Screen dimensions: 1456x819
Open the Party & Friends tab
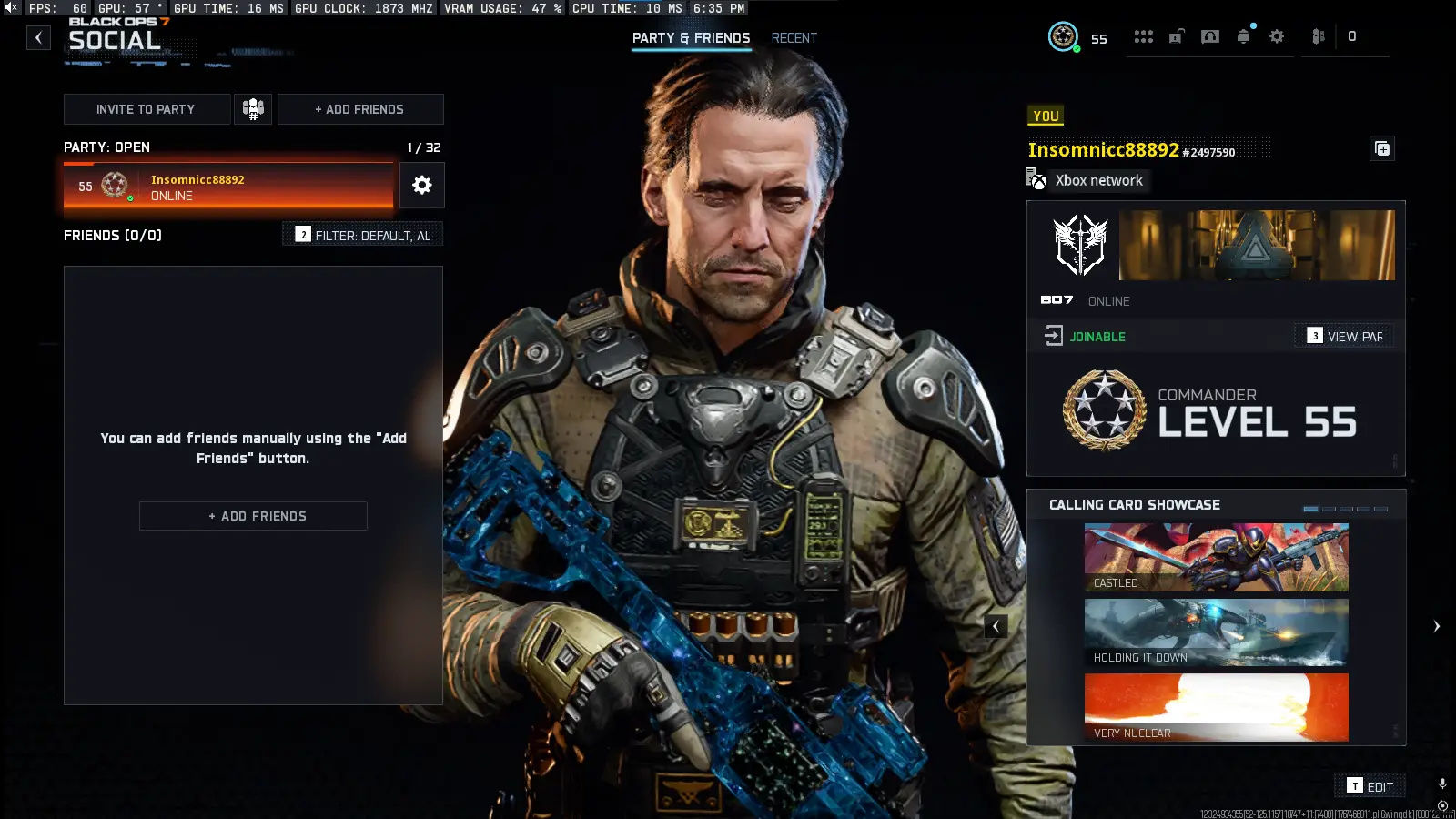pyautogui.click(x=691, y=38)
